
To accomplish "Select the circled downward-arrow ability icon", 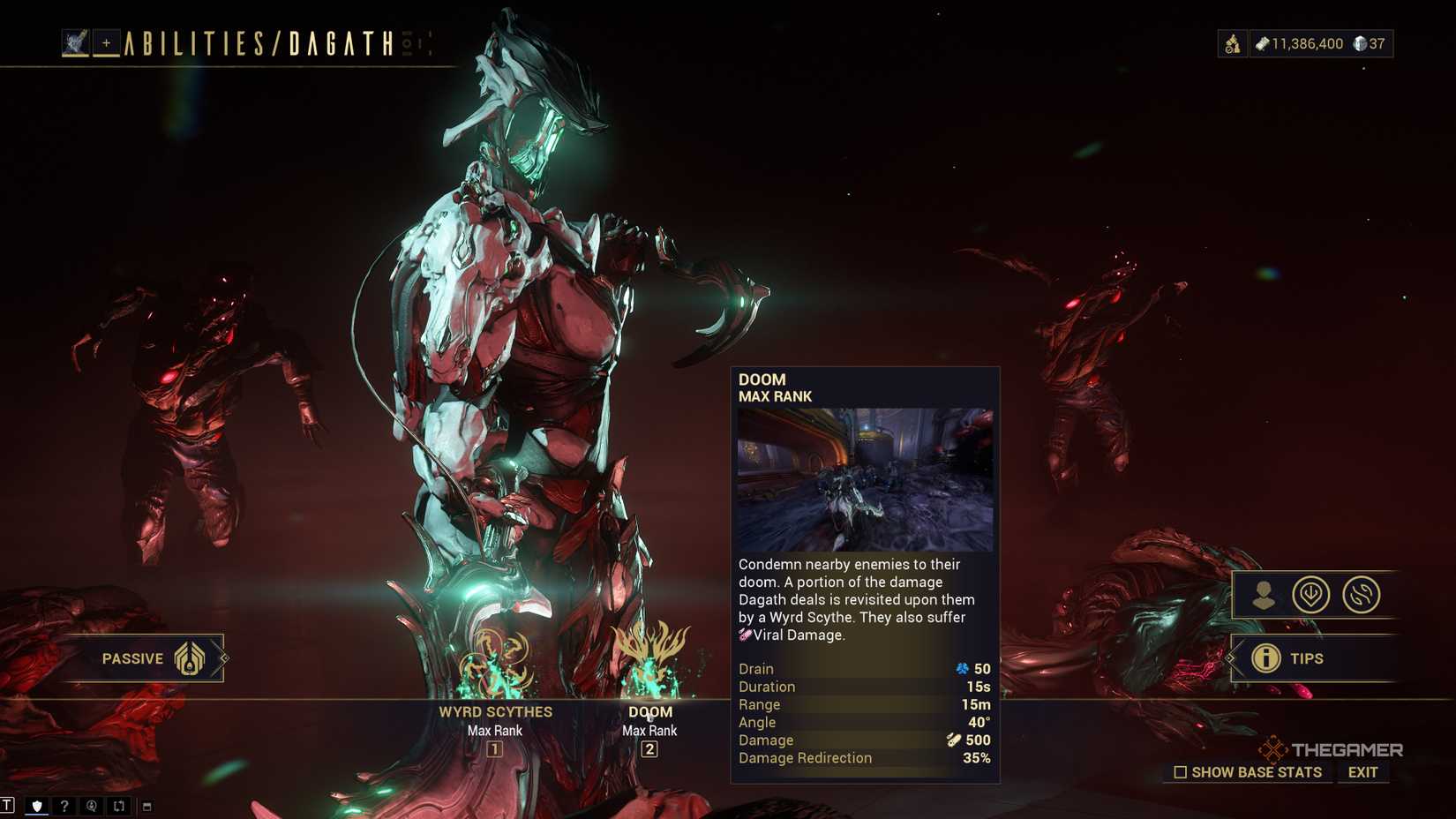I will (x=1312, y=596).
